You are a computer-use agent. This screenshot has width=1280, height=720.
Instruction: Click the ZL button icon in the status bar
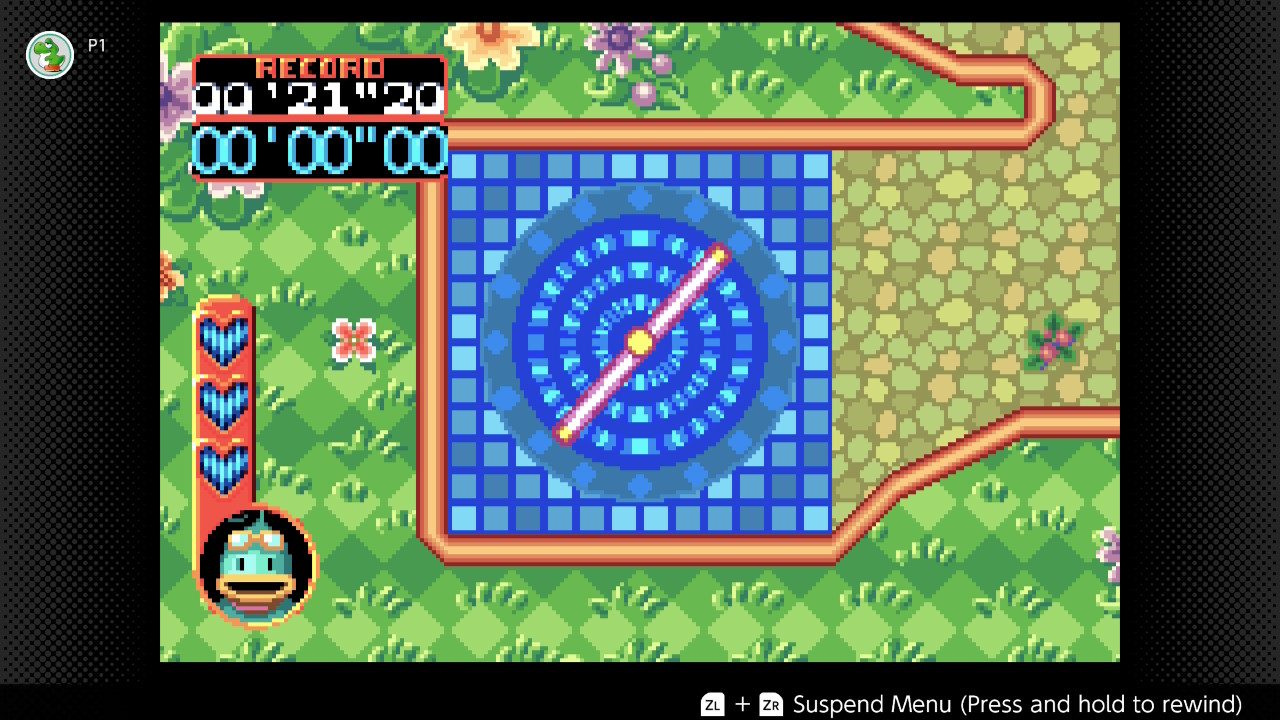(712, 705)
